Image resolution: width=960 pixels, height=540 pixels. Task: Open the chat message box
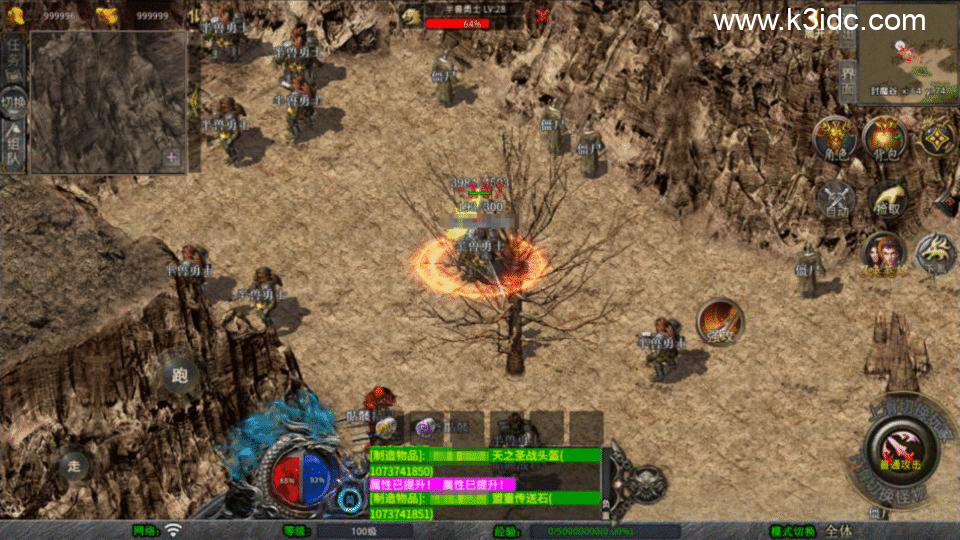[485, 483]
